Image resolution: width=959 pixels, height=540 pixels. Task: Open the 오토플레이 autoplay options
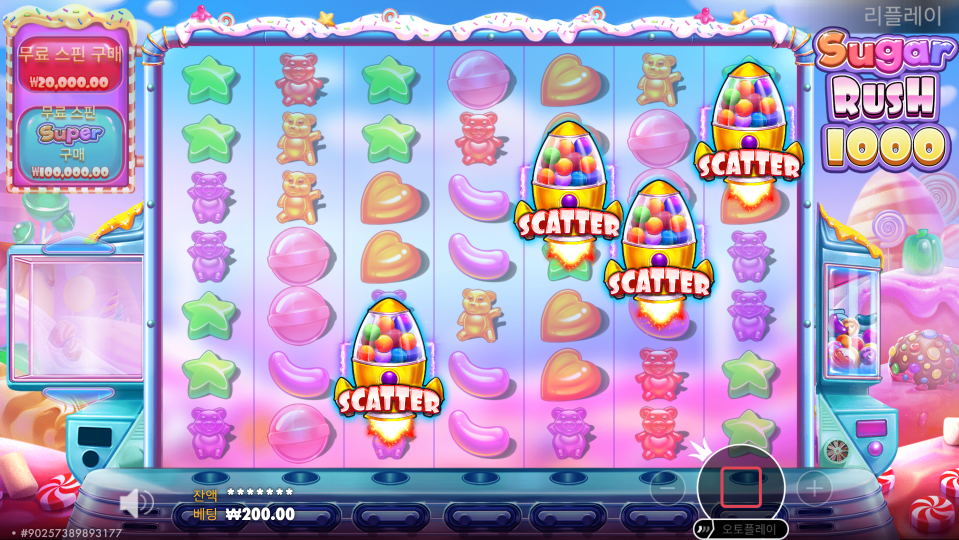(x=743, y=528)
